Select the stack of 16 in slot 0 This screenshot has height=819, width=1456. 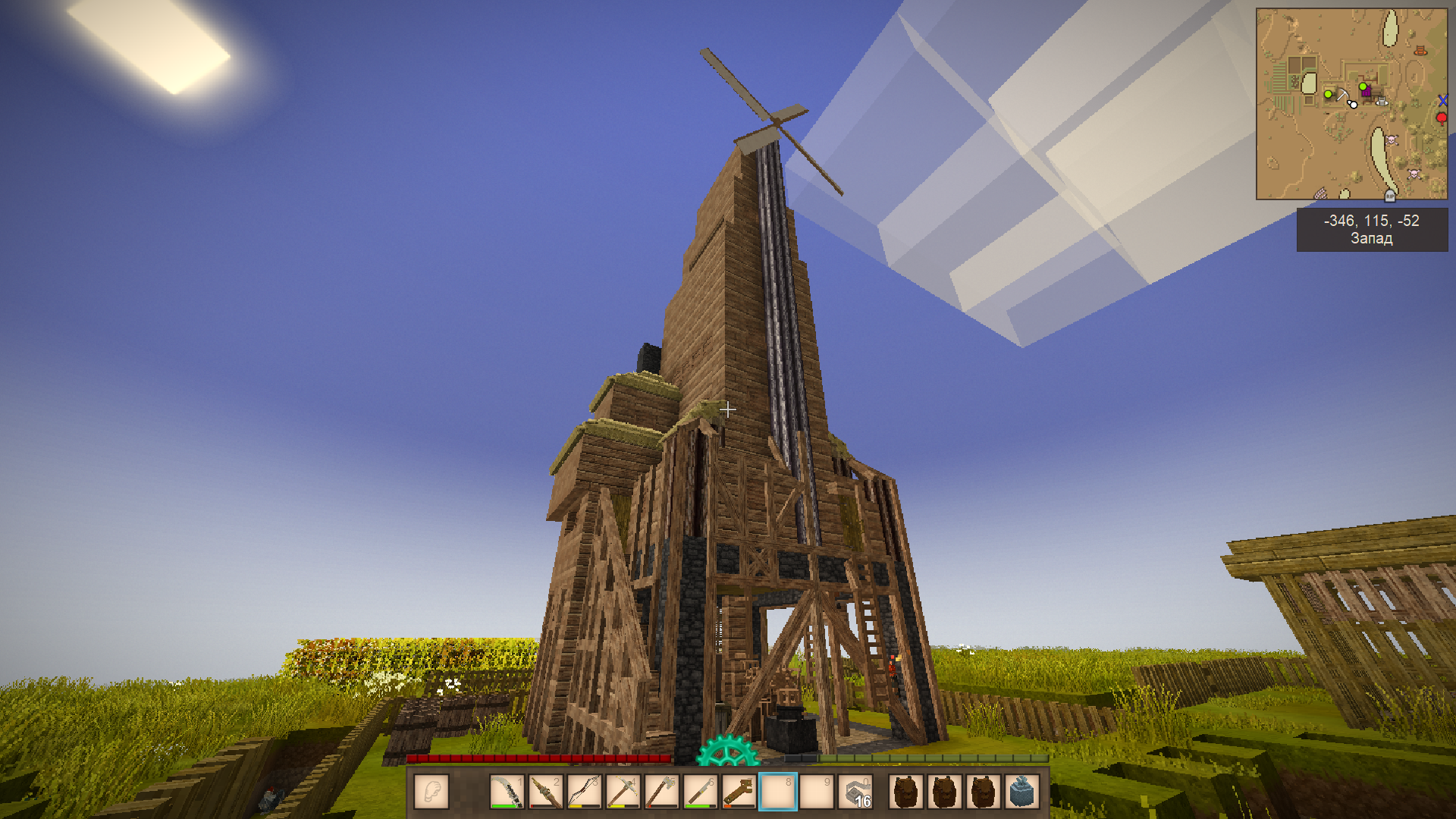pyautogui.click(x=855, y=792)
